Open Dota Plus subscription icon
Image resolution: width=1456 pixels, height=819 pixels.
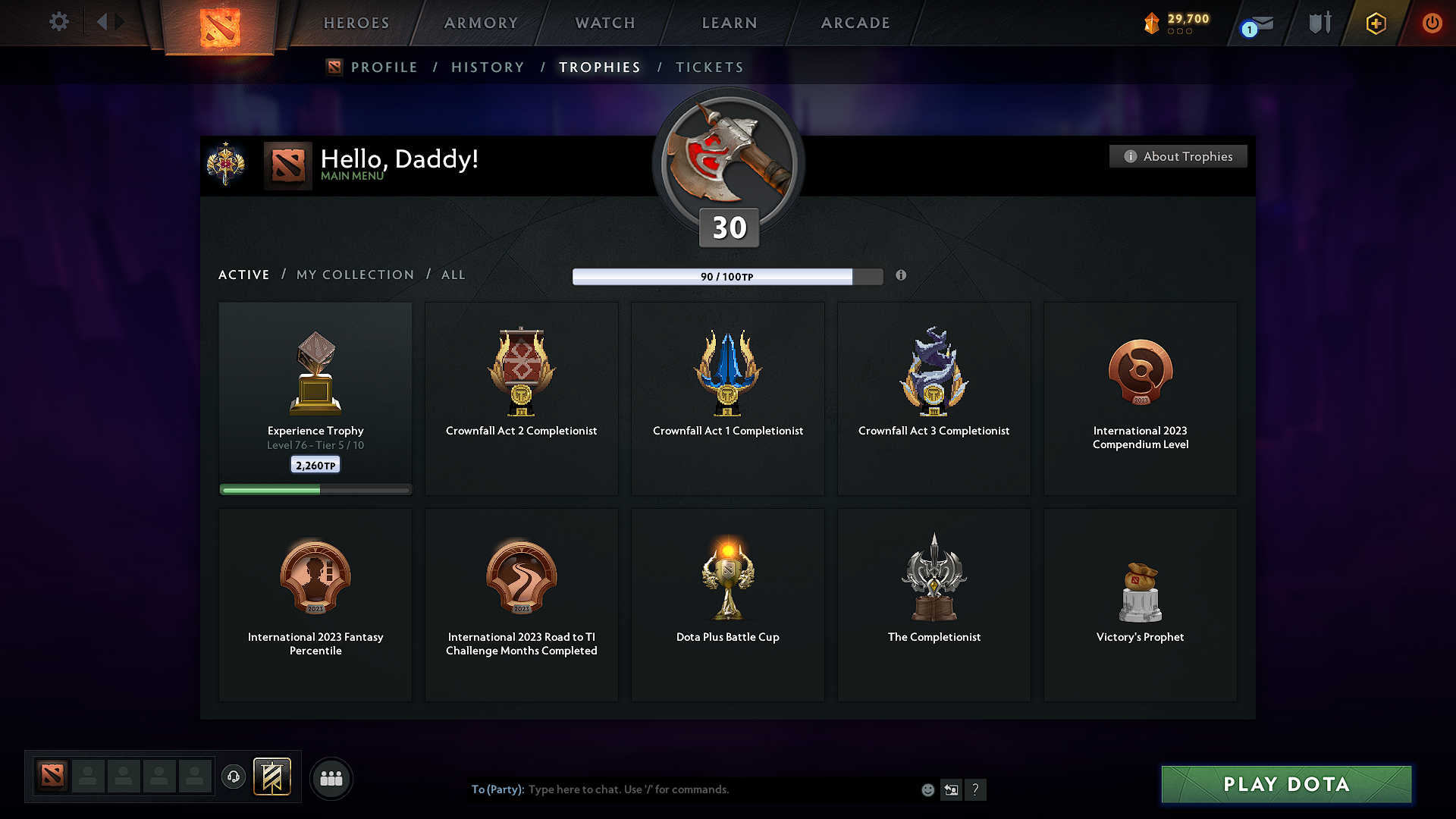point(1375,23)
